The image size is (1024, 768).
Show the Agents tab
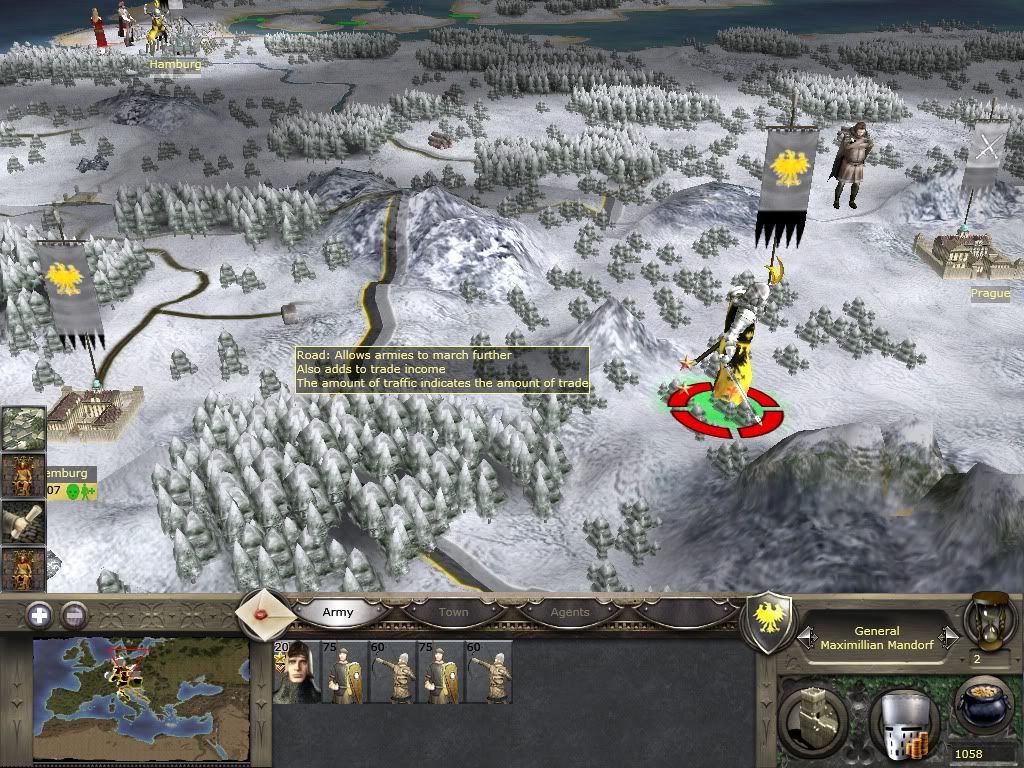pos(569,612)
